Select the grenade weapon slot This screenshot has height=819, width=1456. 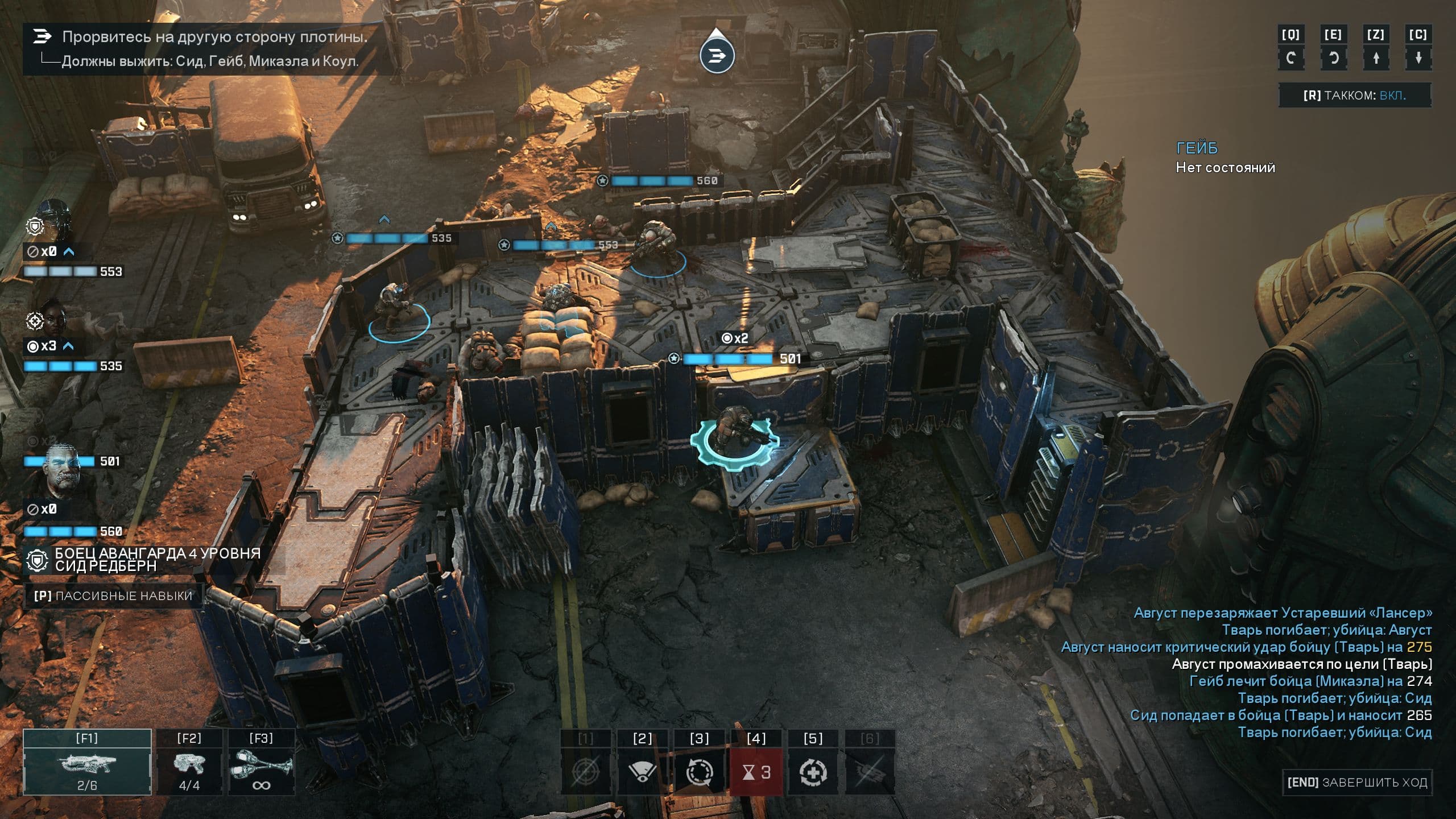click(261, 762)
